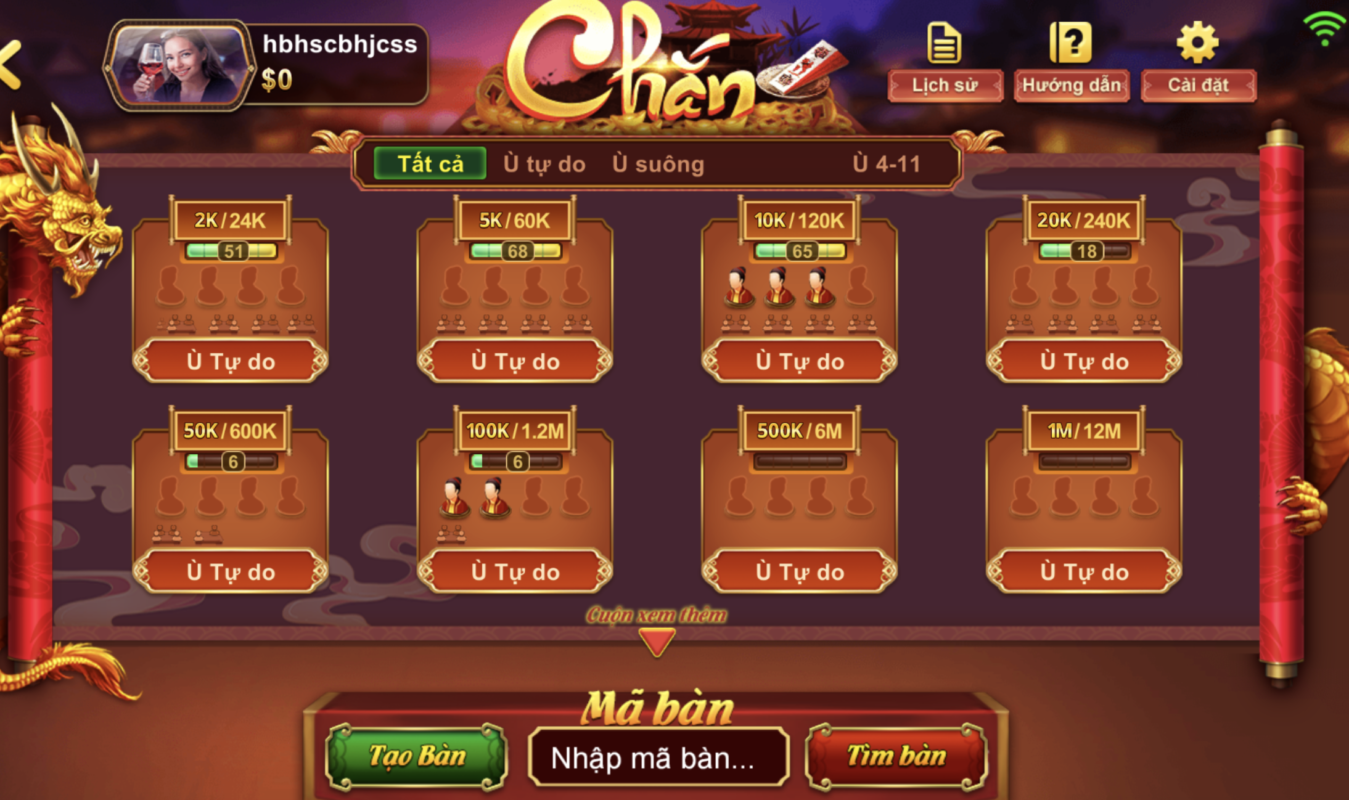Join the 1M/12M table
The image size is (1349, 800).
point(1084,572)
